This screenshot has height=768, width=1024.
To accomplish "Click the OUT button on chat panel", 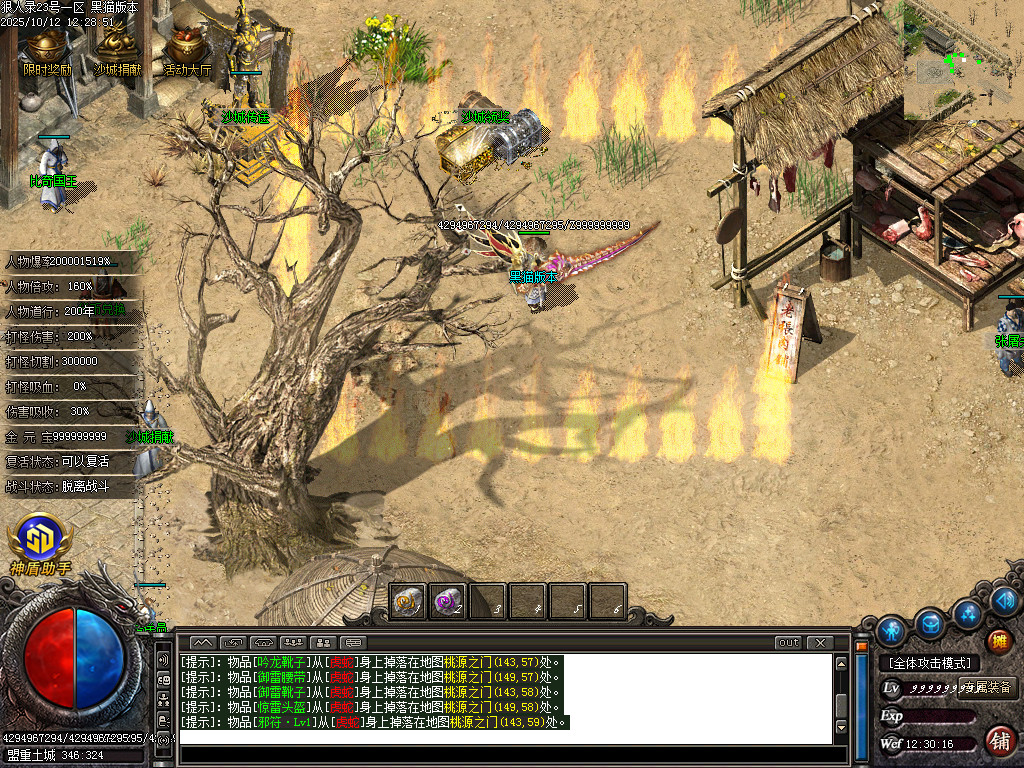I will (788, 643).
